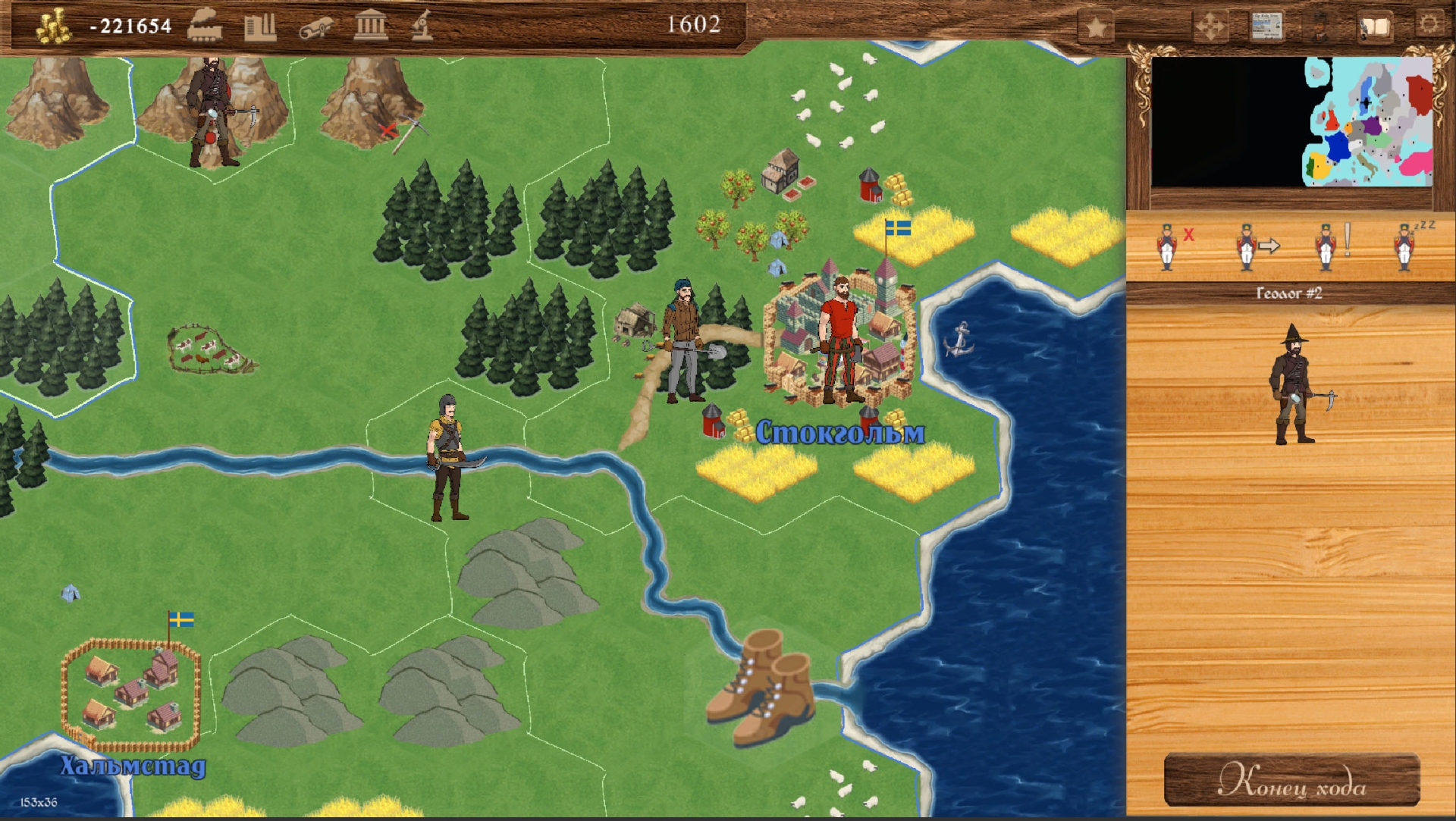Click the gold coins treasury icon

click(53, 27)
